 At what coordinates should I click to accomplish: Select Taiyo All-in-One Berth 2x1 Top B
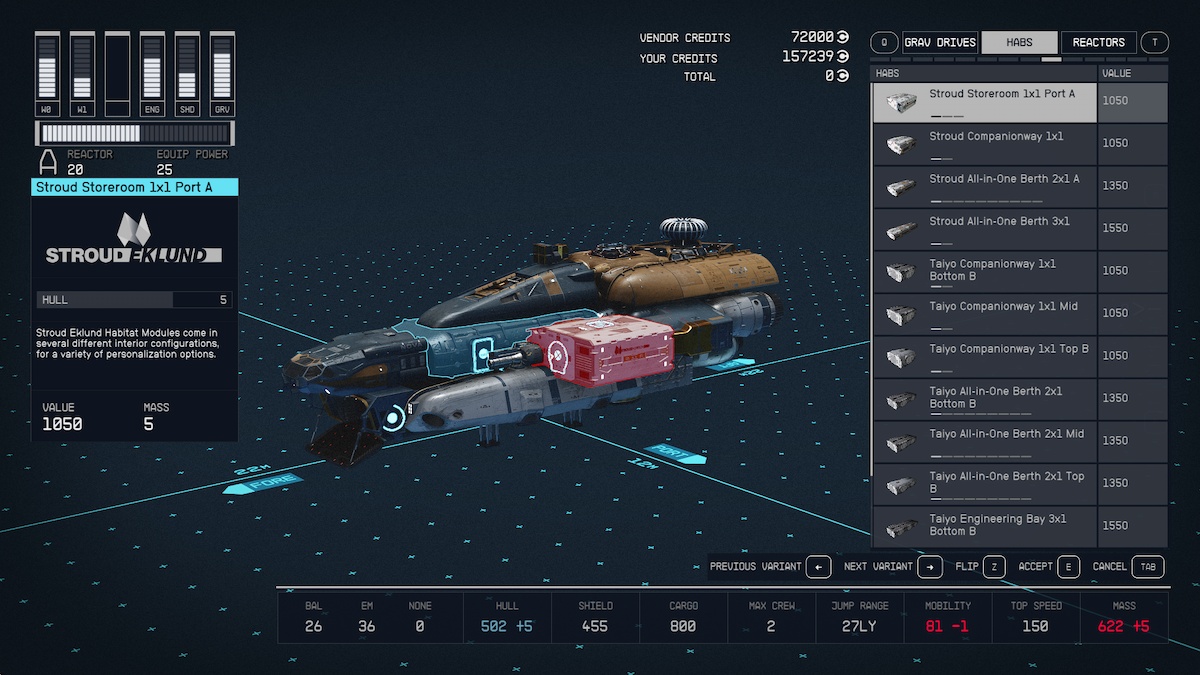coord(985,483)
